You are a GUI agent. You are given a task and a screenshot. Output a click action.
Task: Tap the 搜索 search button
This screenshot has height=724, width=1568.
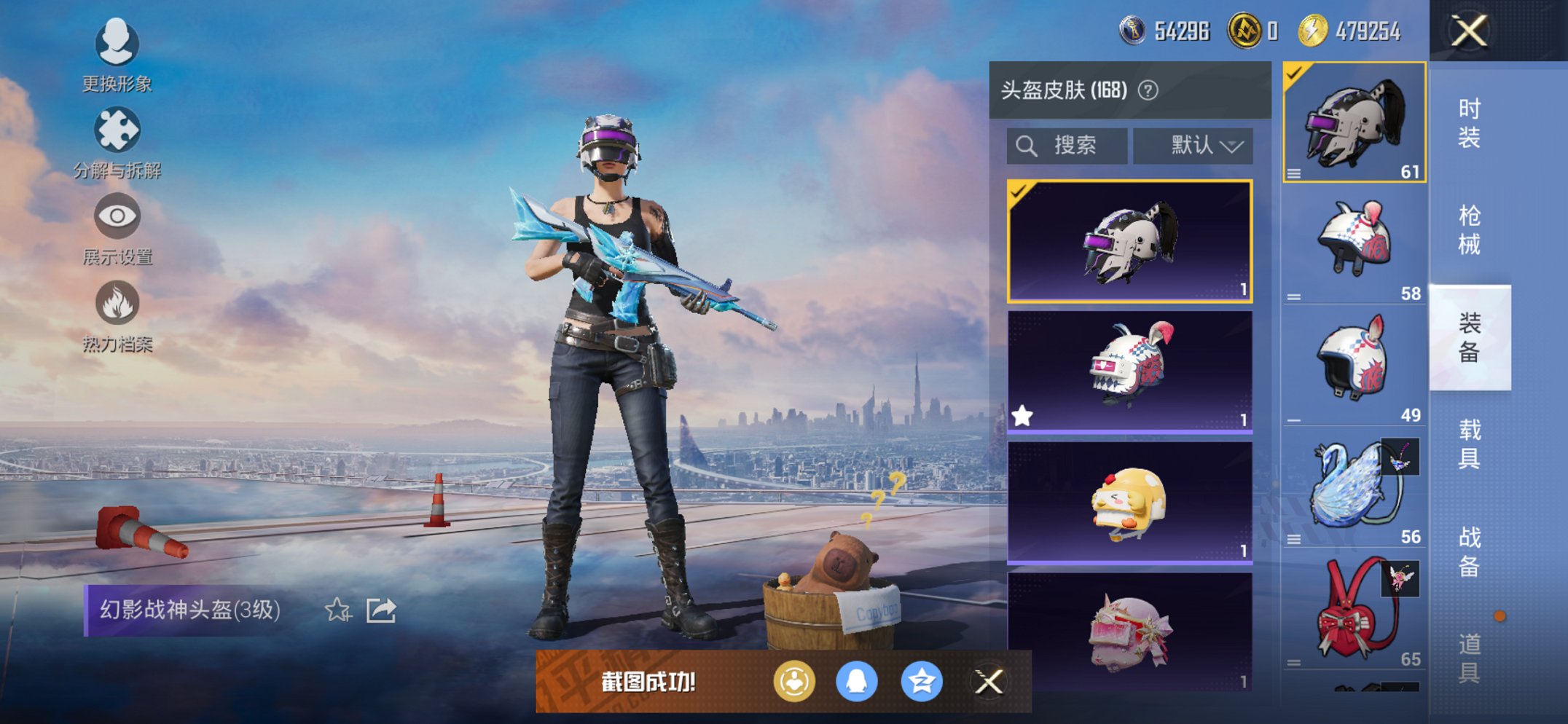pos(1067,145)
